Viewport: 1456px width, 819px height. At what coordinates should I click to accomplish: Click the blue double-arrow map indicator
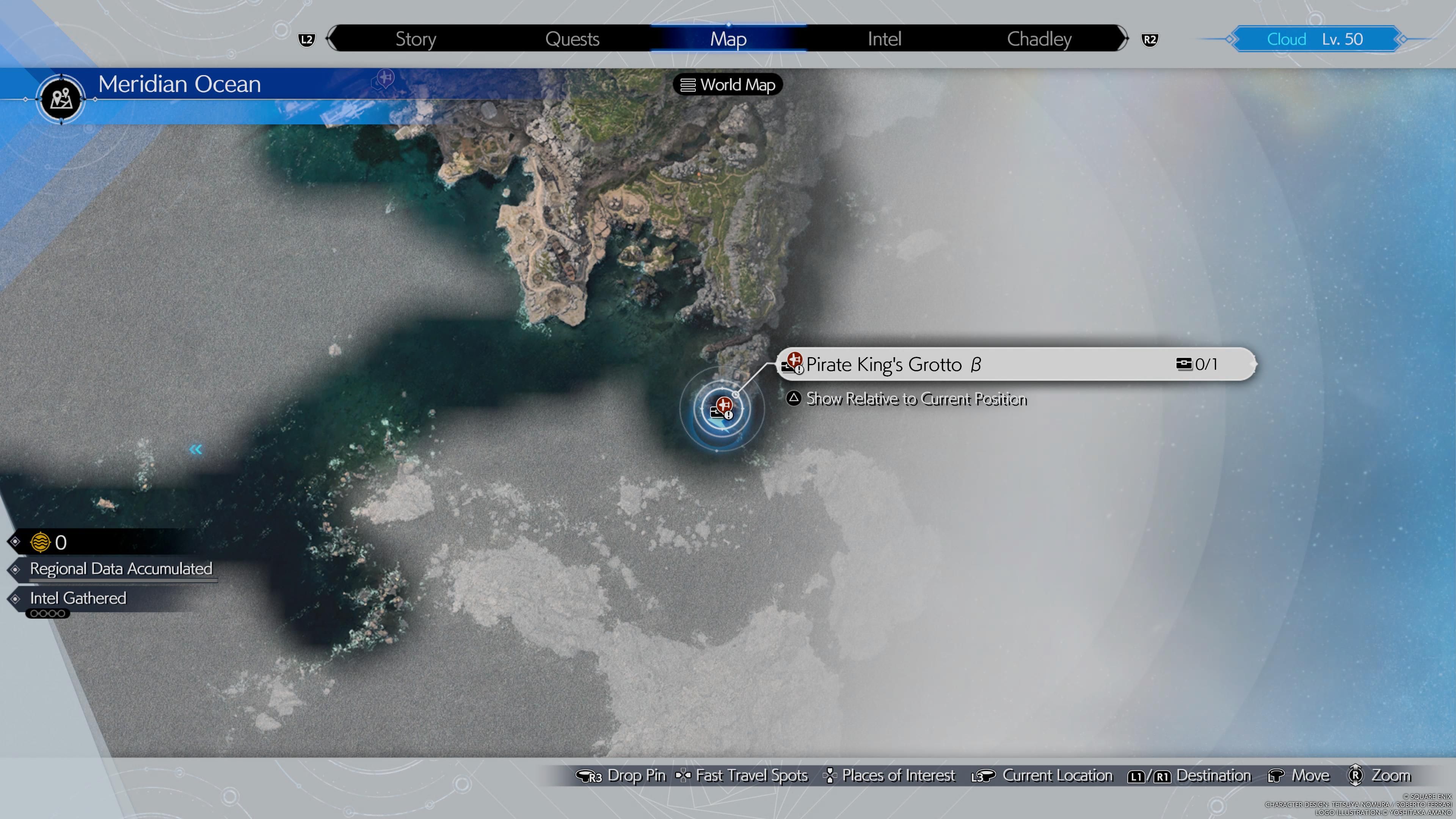click(196, 449)
